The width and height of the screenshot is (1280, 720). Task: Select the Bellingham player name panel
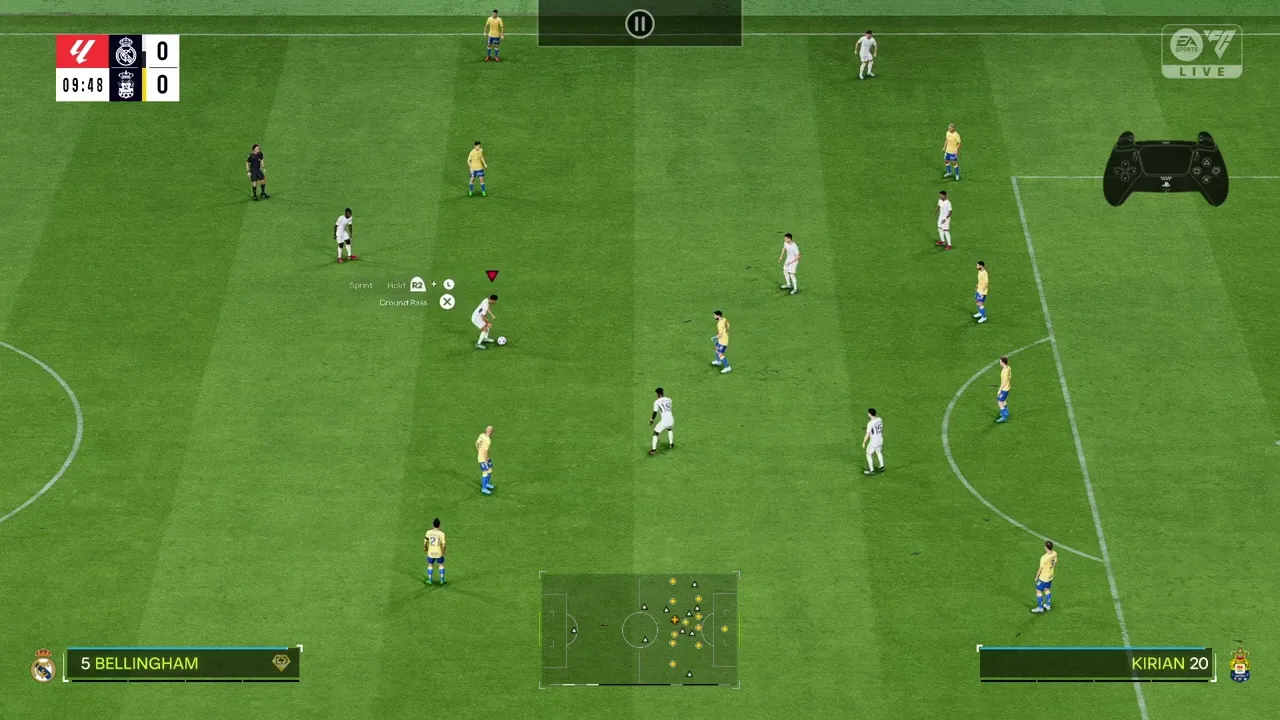click(182, 664)
